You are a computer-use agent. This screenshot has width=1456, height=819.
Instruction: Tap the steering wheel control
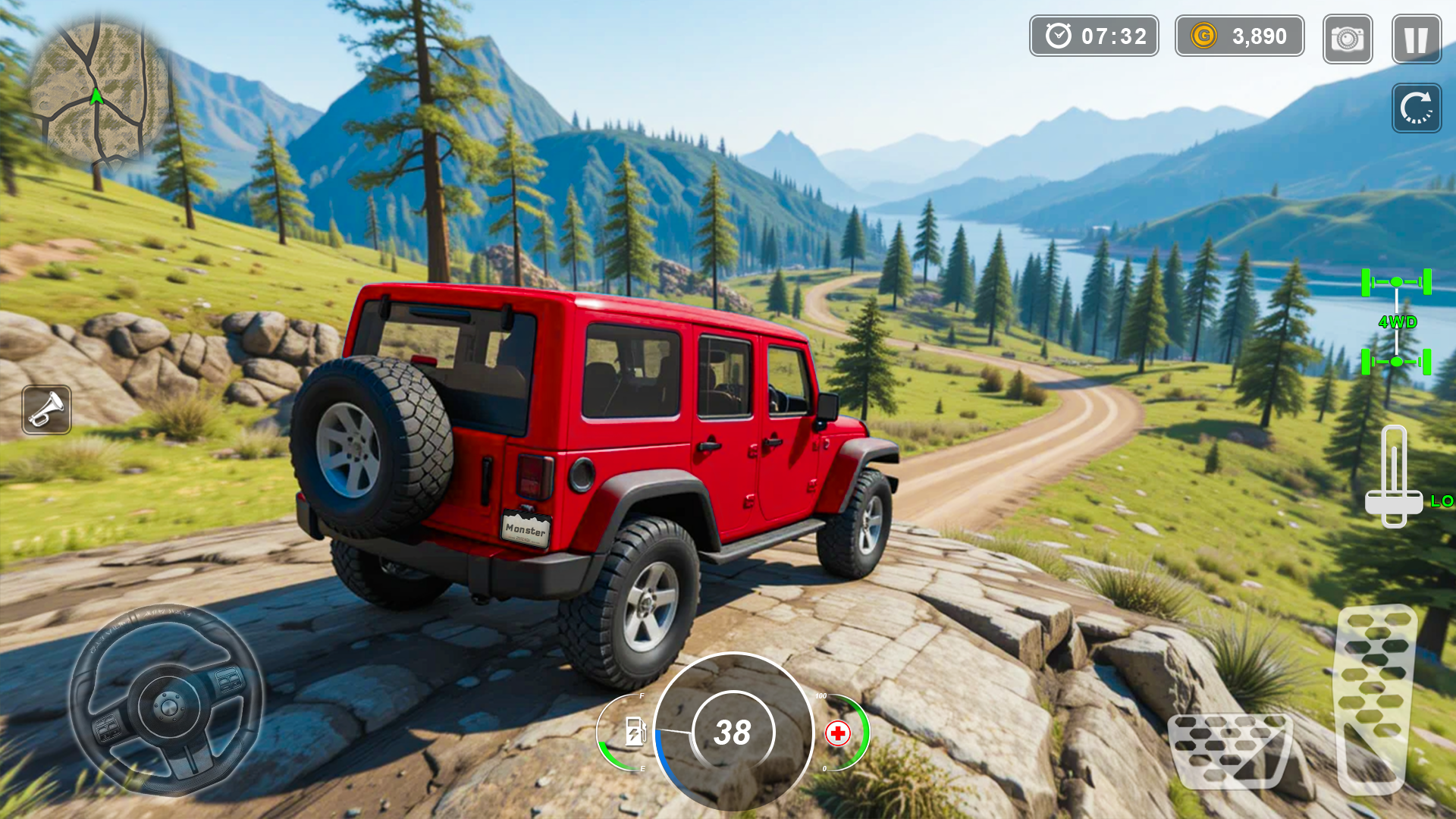[168, 701]
